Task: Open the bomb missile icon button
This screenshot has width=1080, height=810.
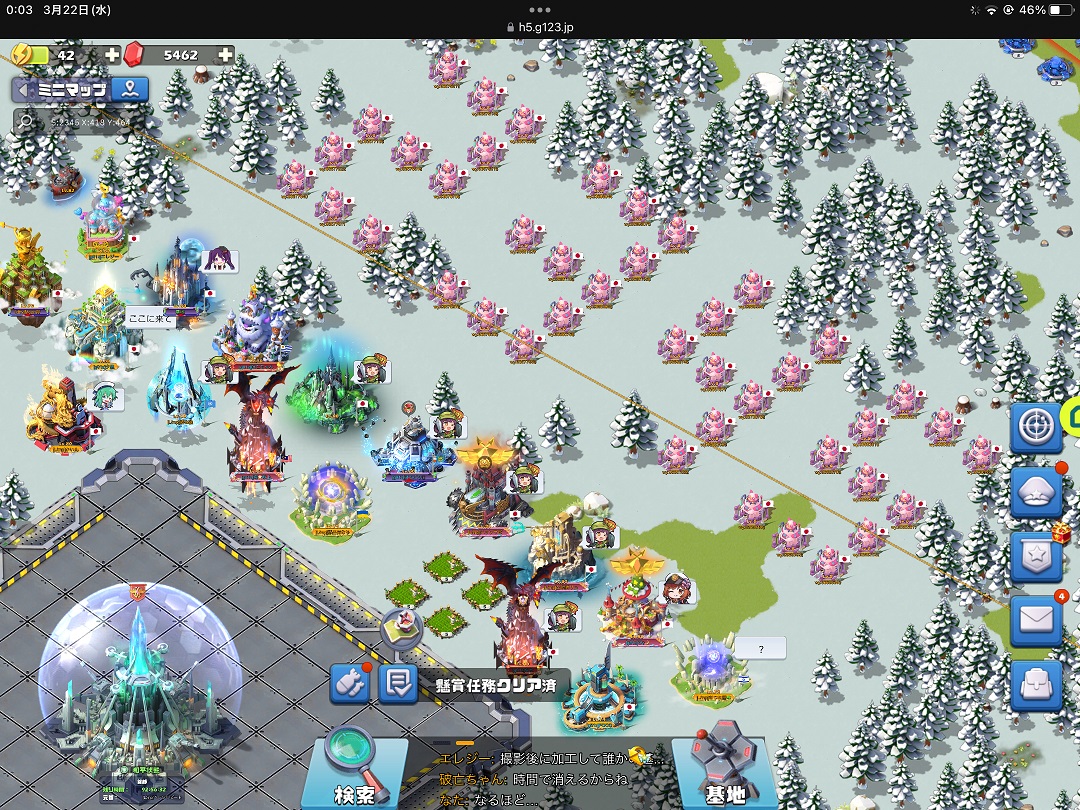Action: tap(350, 684)
